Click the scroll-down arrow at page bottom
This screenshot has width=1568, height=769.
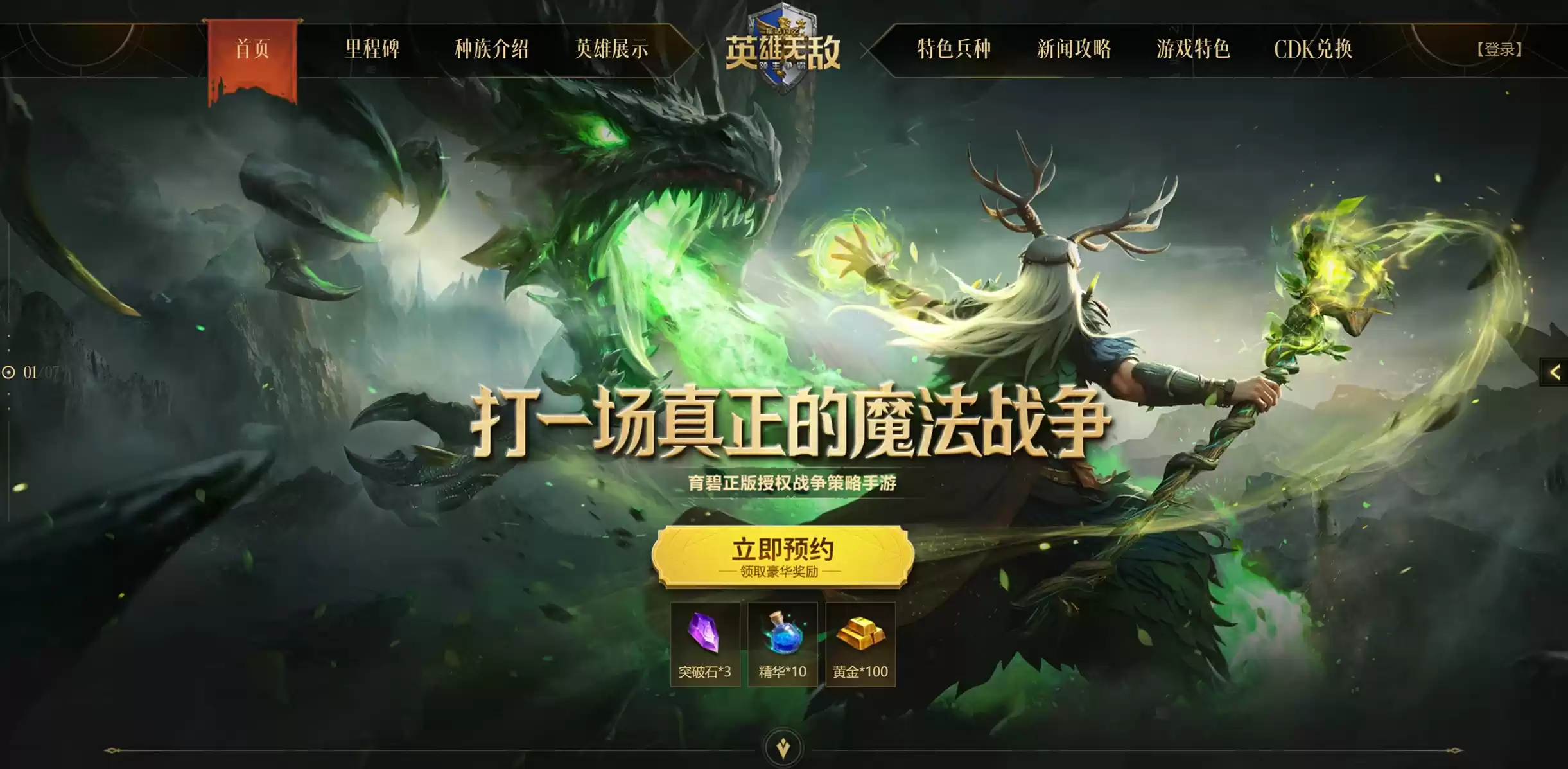point(783,745)
